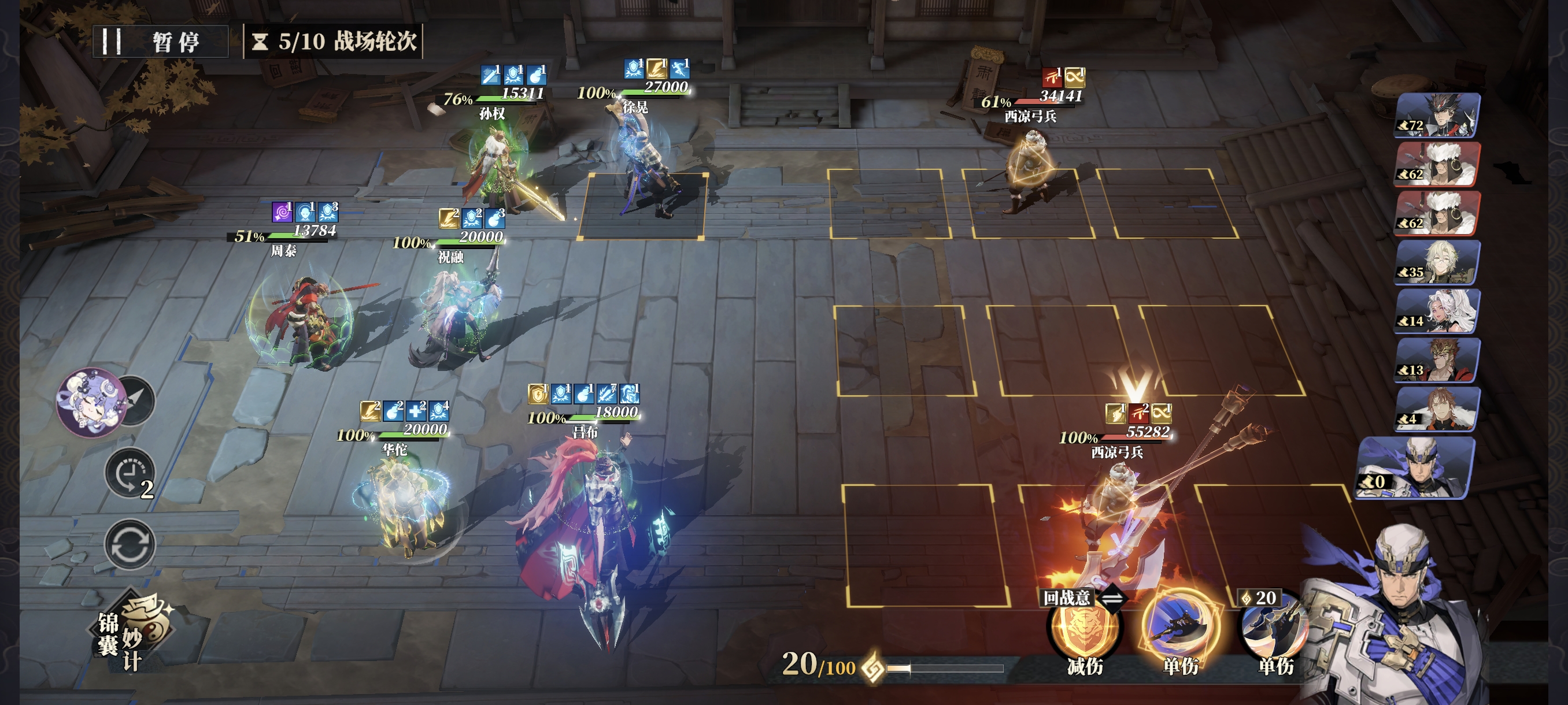Viewport: 1568px width, 705px height.
Task: Toggle the 回战意 swap arrows
Action: click(x=1112, y=598)
